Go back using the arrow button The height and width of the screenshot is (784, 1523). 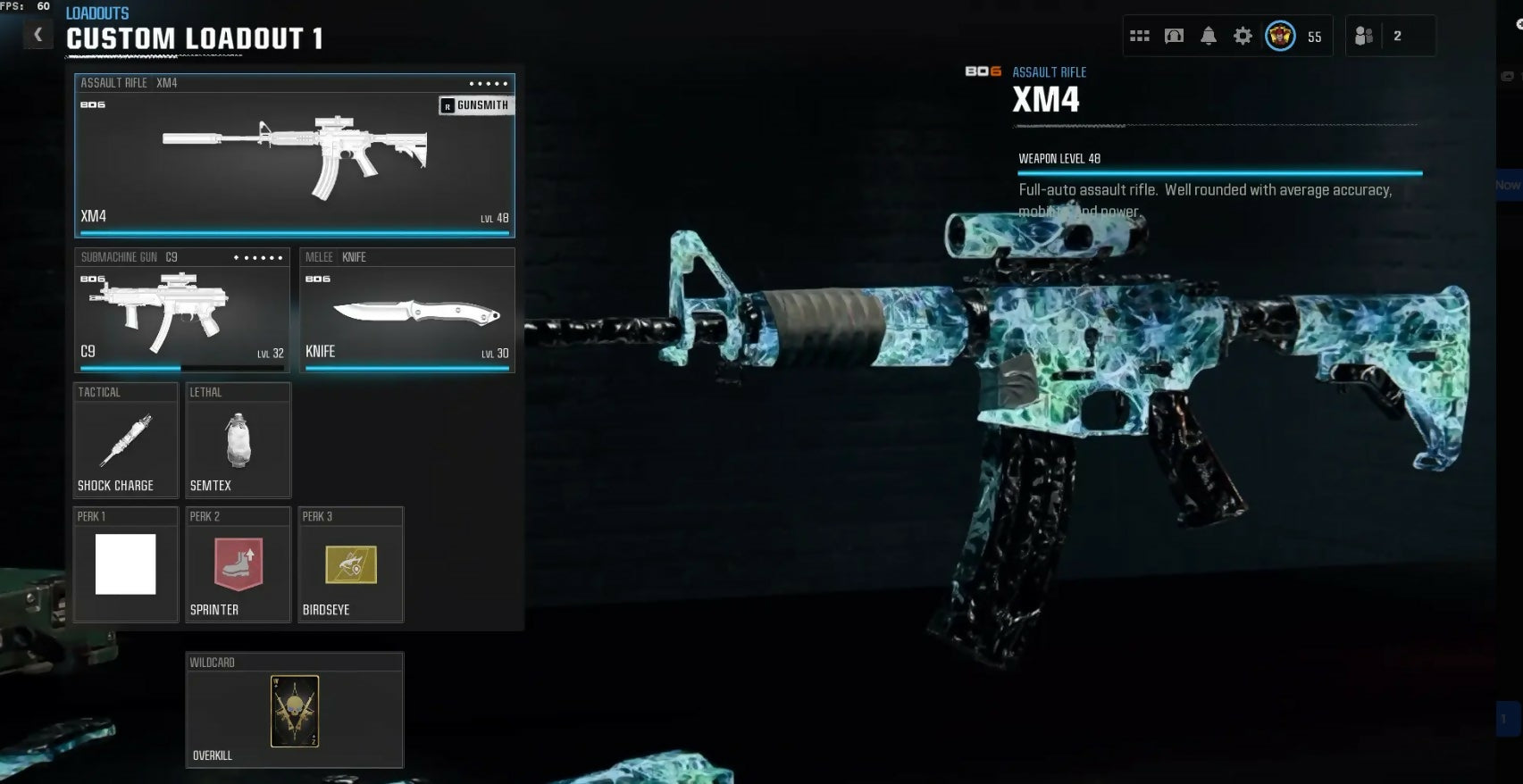pyautogui.click(x=38, y=35)
